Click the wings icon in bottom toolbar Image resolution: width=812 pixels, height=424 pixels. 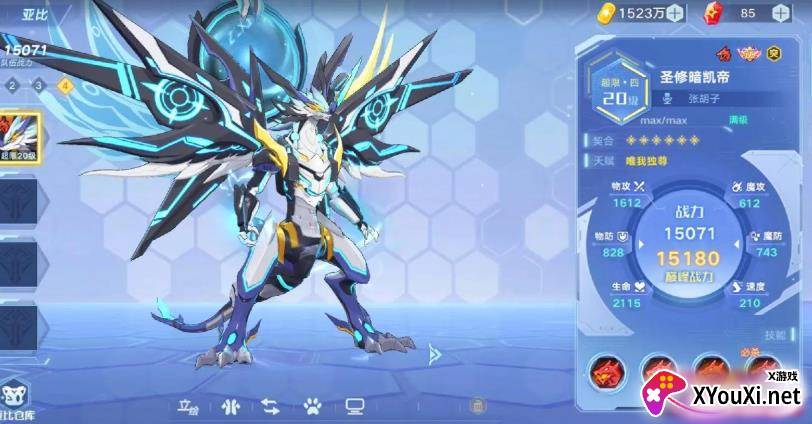pyautogui.click(x=231, y=405)
